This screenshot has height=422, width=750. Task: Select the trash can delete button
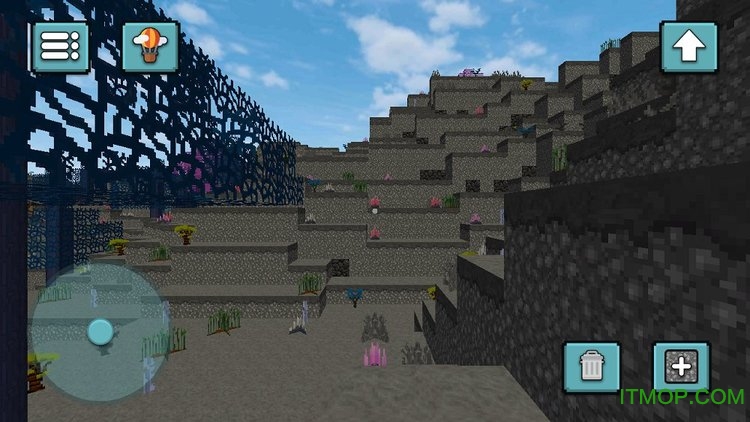click(x=591, y=367)
